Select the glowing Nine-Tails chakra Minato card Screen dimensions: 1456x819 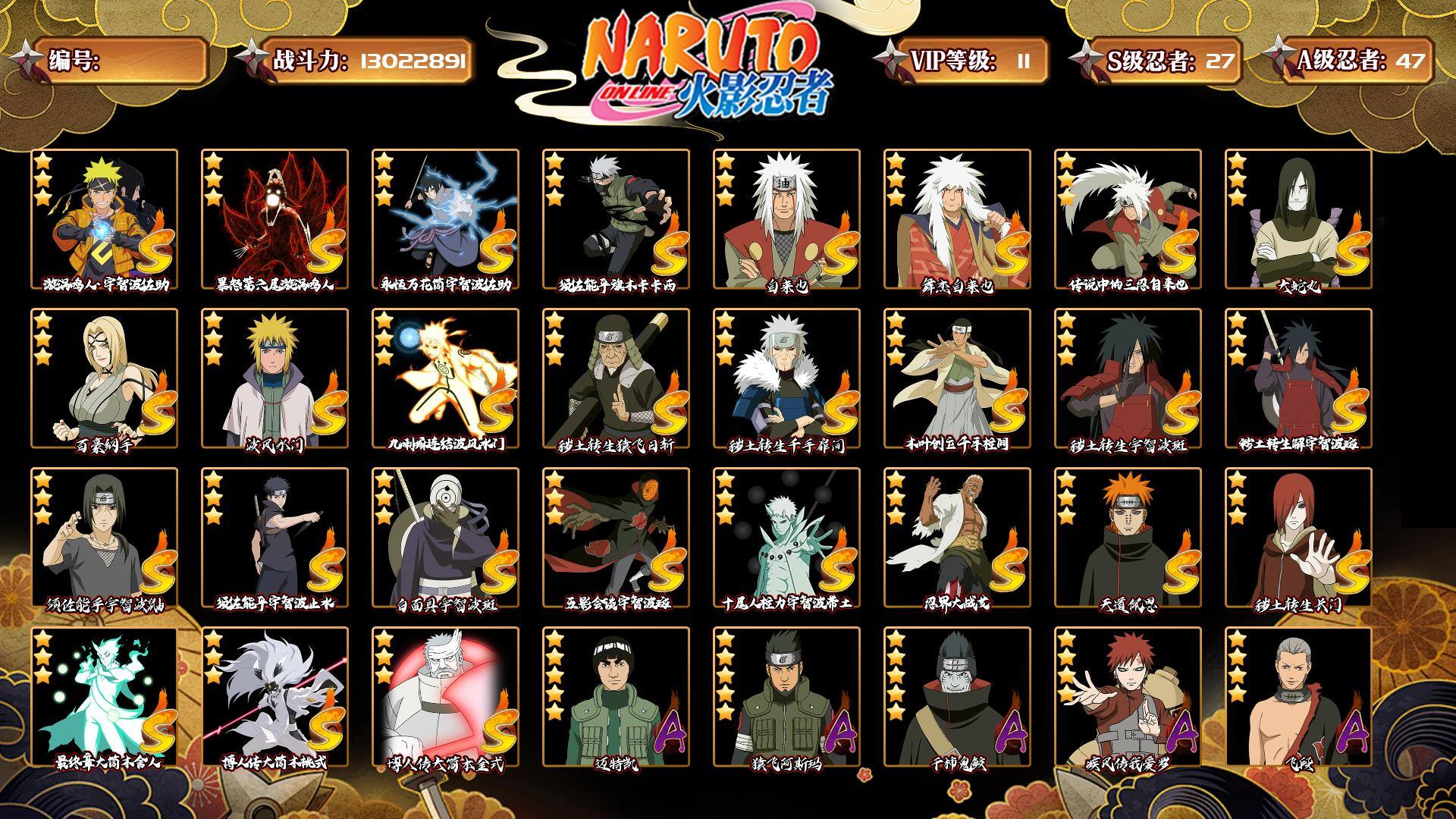(445, 378)
